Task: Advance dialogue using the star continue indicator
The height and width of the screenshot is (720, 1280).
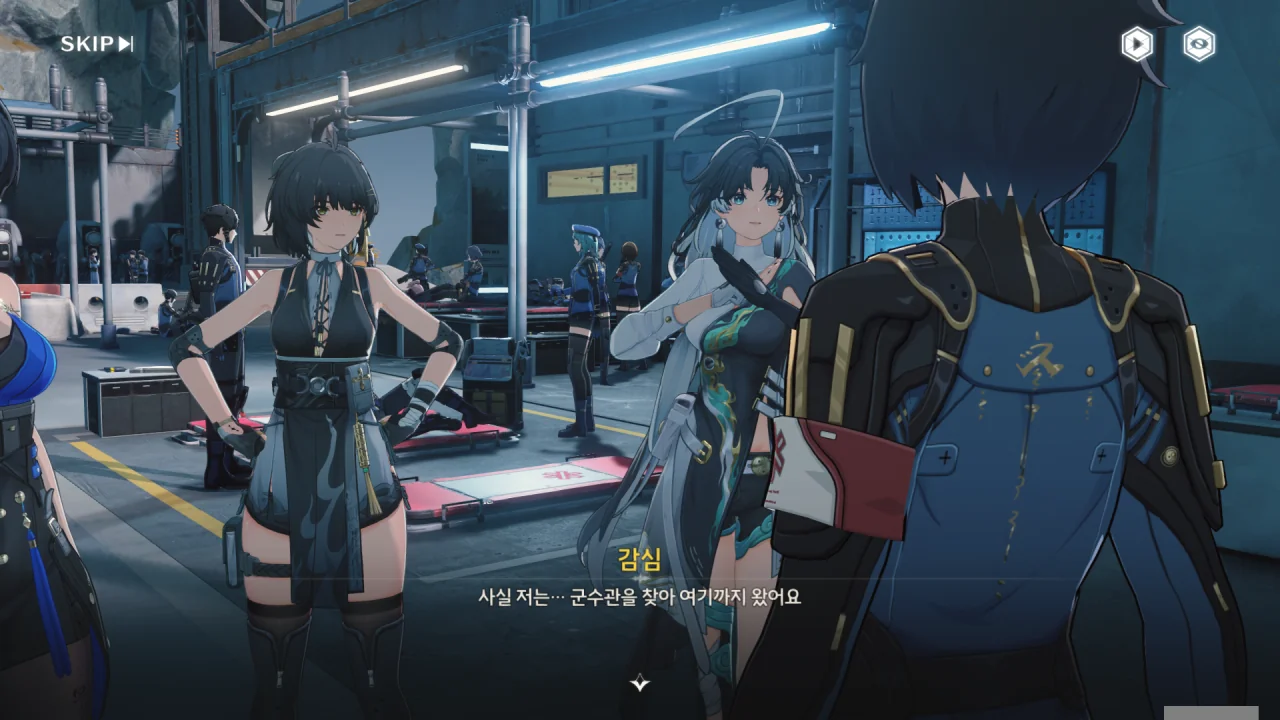Action: [x=640, y=684]
